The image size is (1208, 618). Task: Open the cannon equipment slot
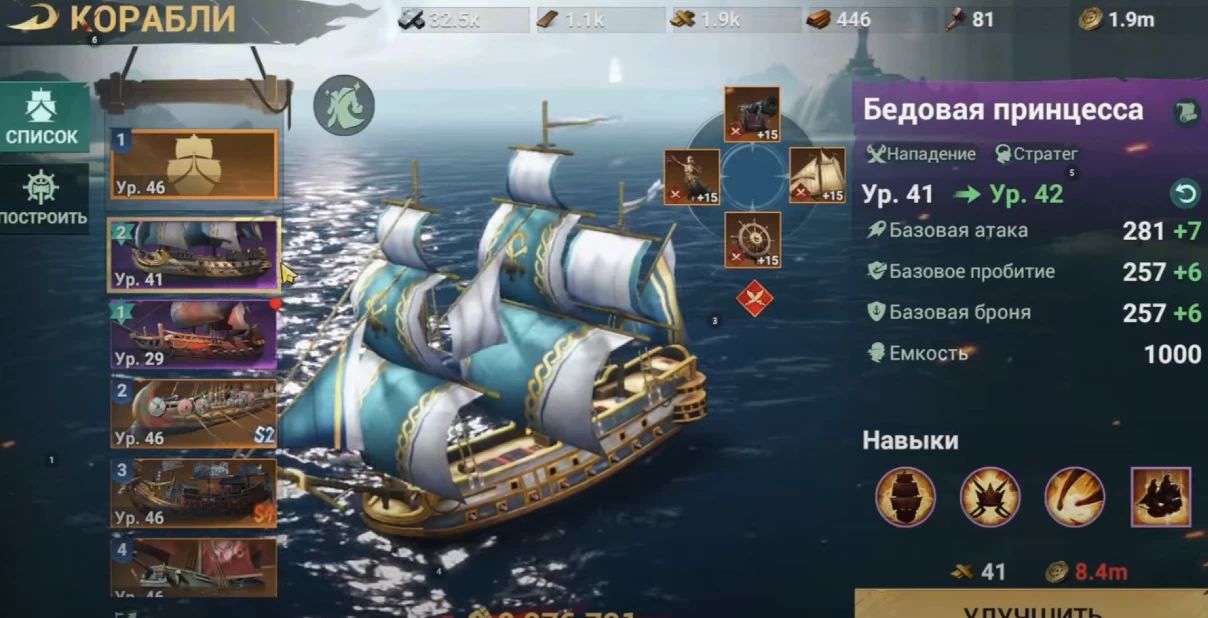[752, 114]
